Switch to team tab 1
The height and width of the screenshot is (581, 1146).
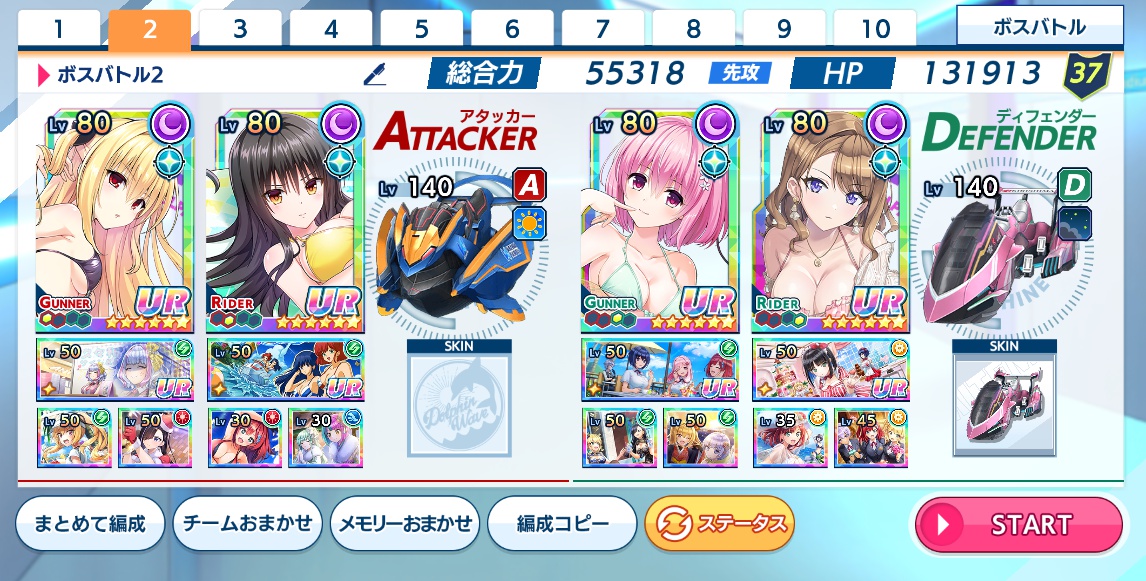click(x=59, y=29)
